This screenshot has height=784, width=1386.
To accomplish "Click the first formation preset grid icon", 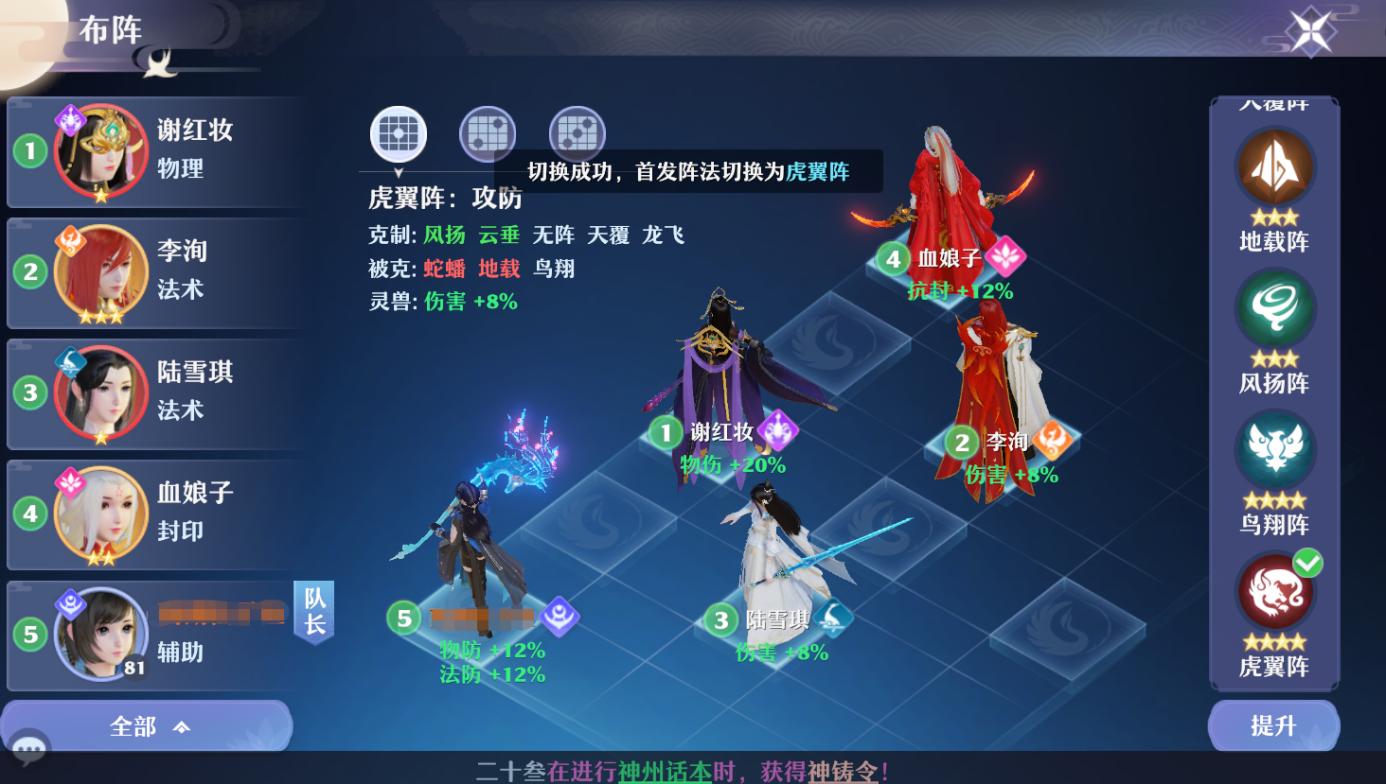I will click(398, 133).
